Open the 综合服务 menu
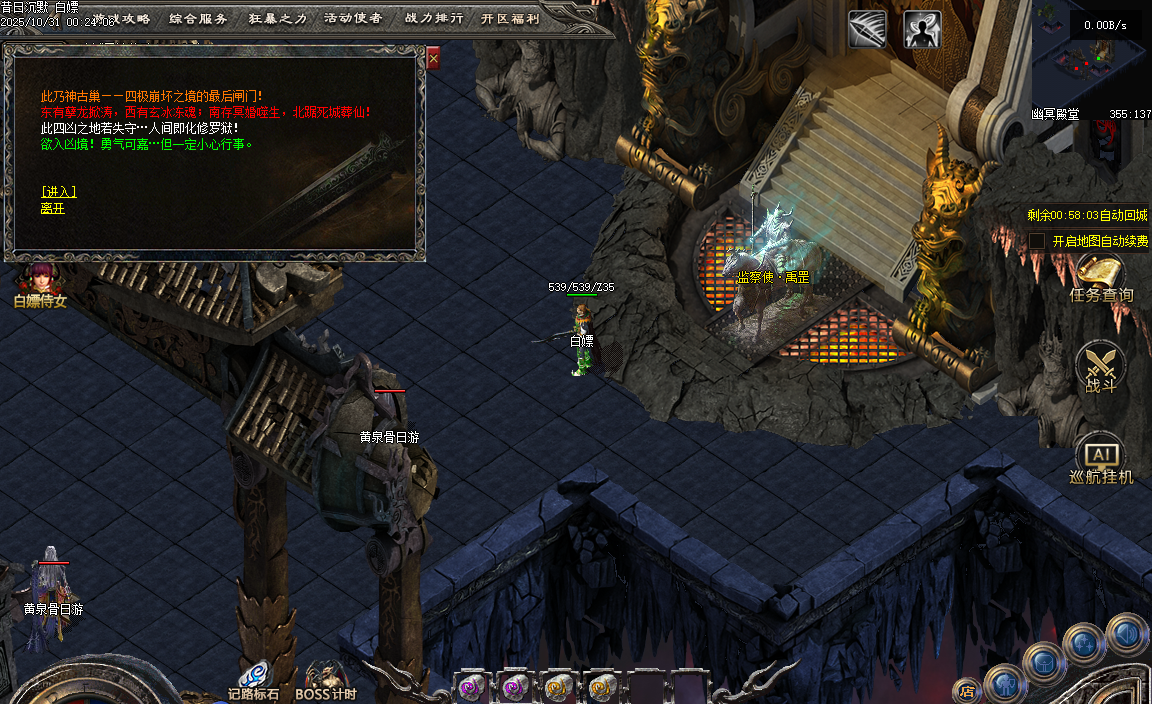 point(198,18)
